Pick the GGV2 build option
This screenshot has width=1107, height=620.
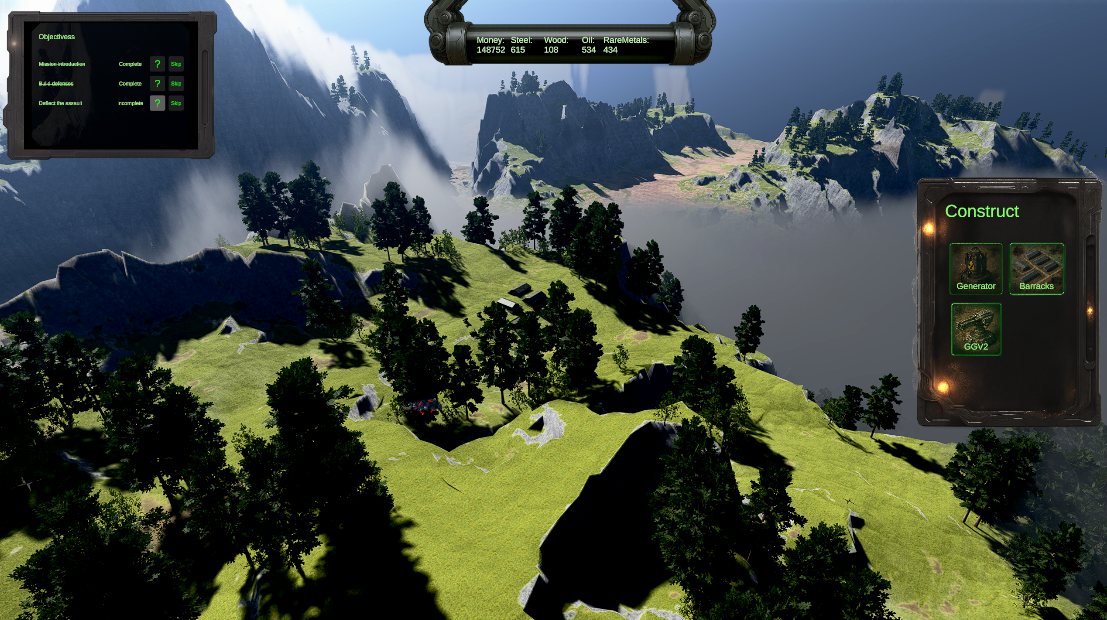tap(975, 329)
